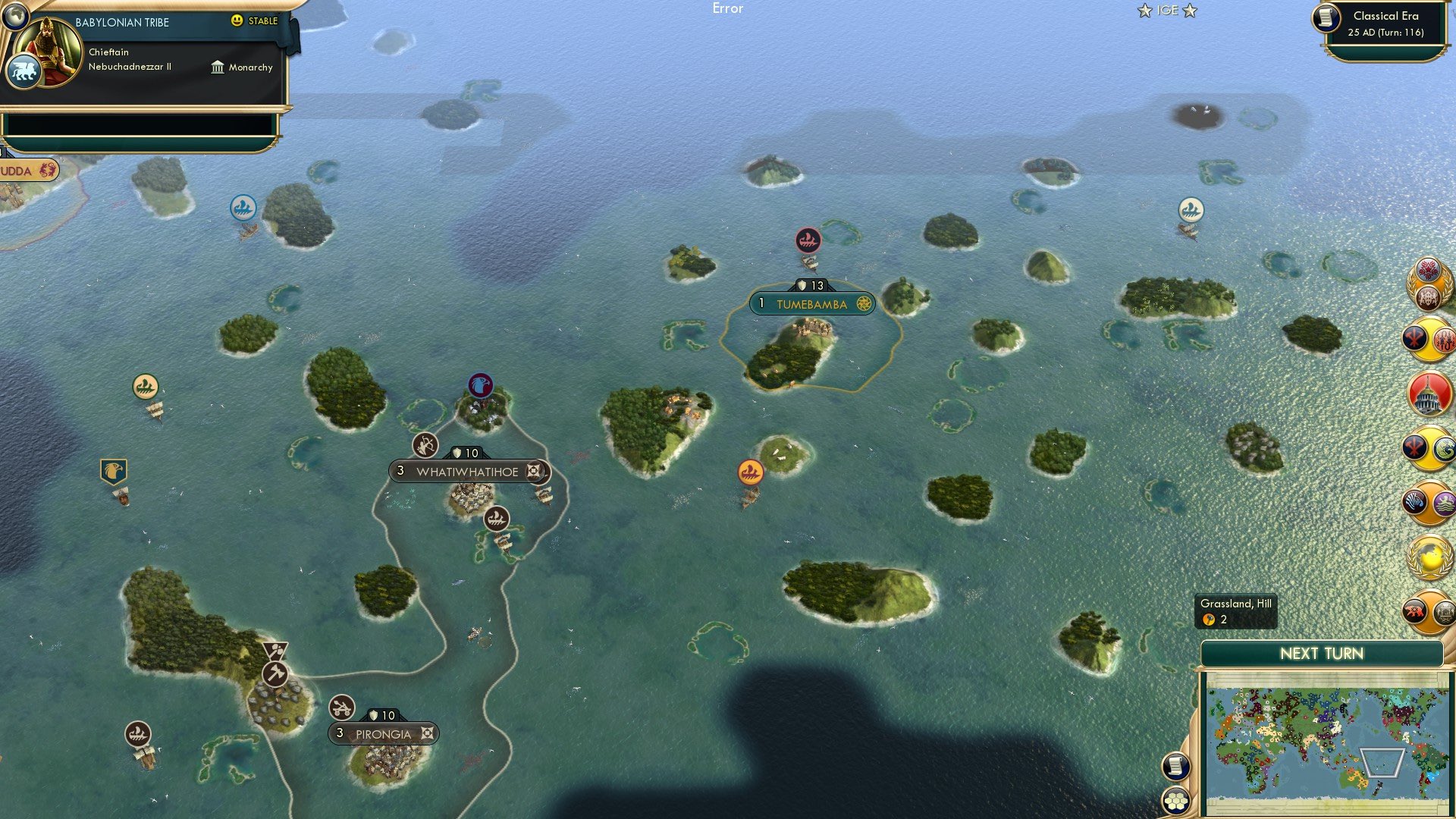1456x819 pixels.
Task: Click the NEXT TURN button
Action: pos(1322,653)
